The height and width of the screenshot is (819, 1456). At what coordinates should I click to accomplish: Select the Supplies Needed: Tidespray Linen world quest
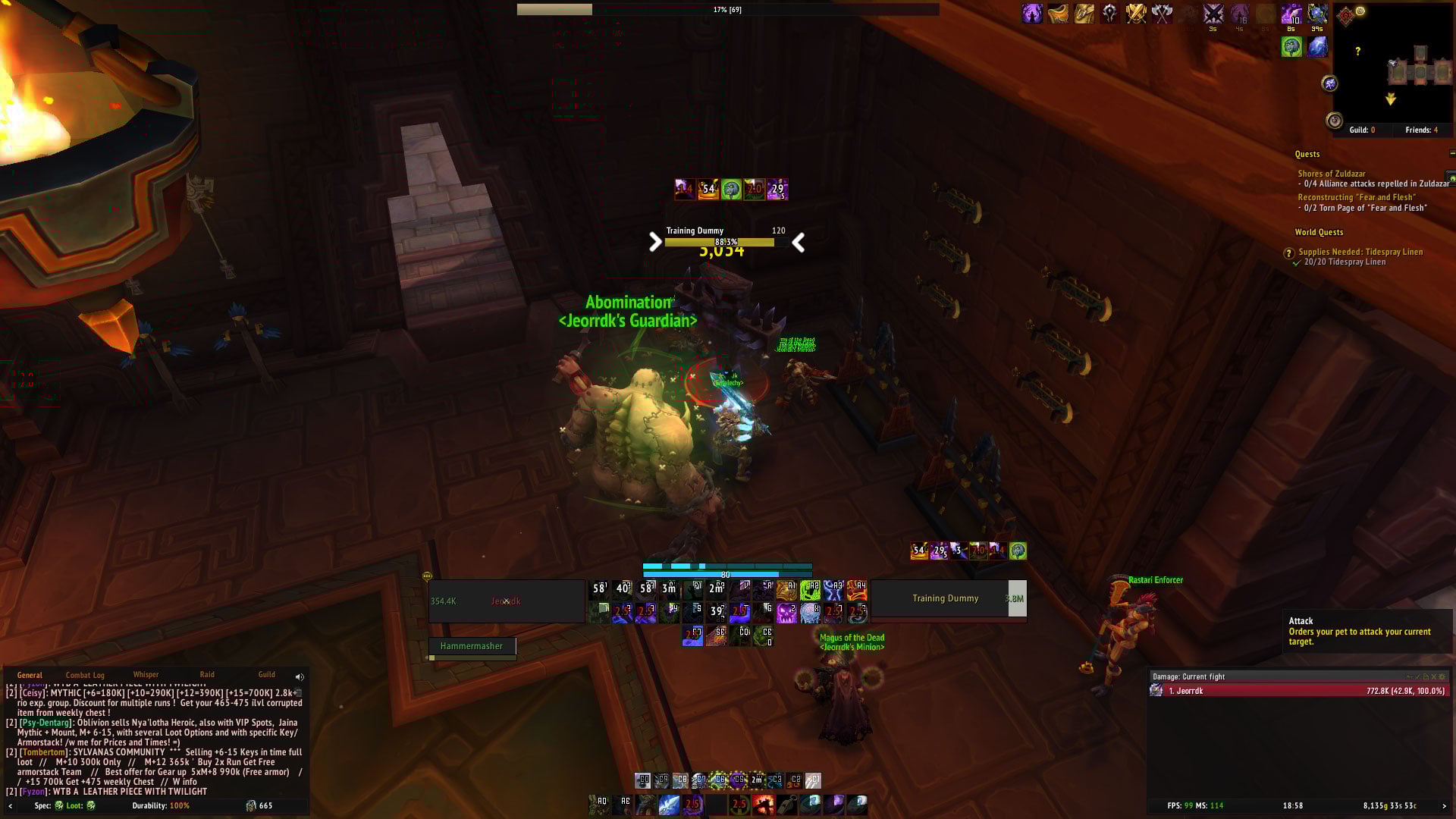(x=1360, y=252)
